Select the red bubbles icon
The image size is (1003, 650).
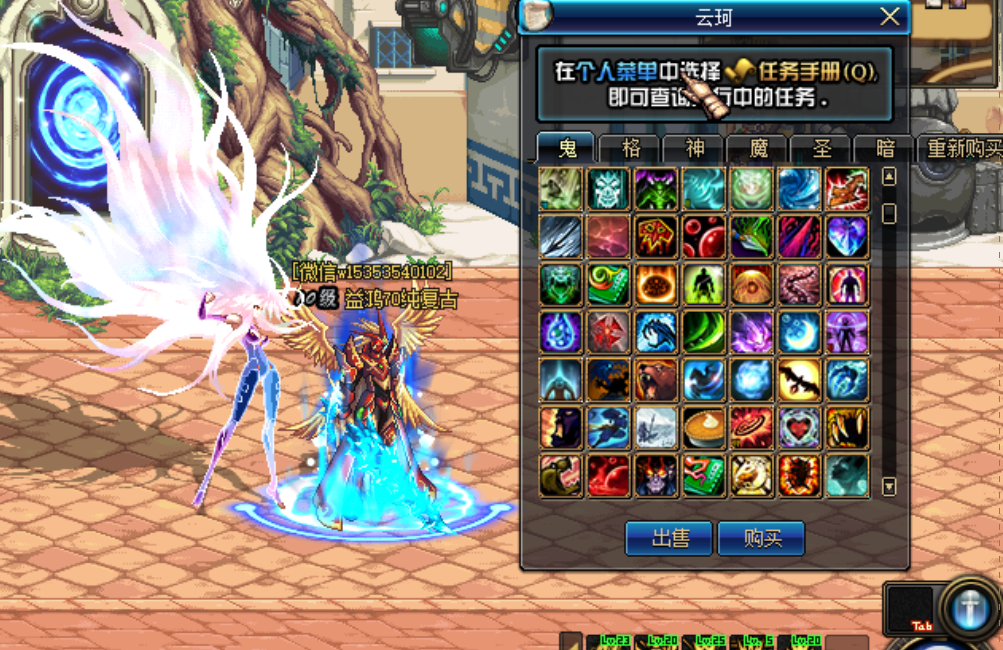[704, 236]
